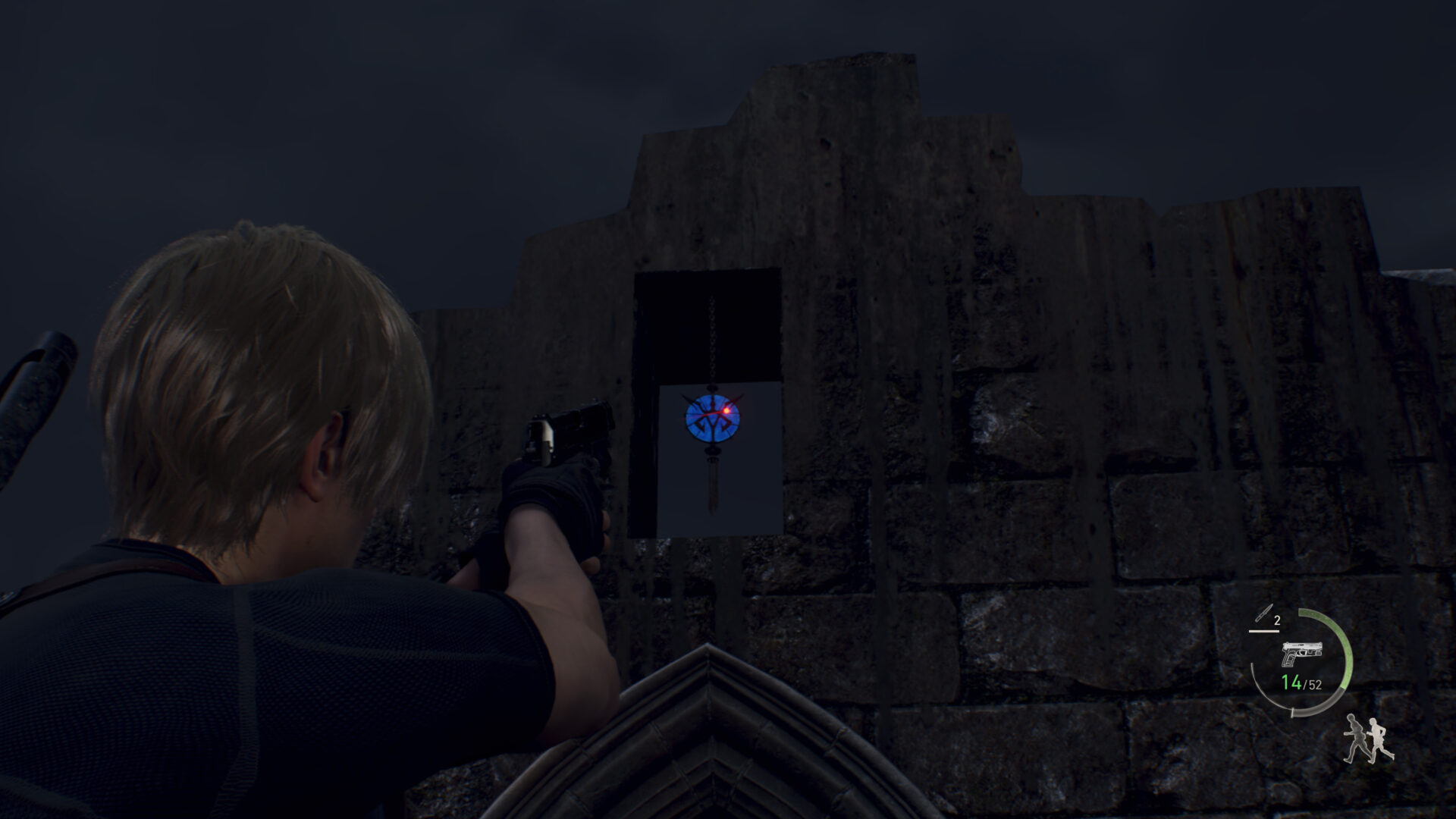The width and height of the screenshot is (1456, 819).
Task: Click the pistol weapon icon in the HUD
Action: 1302,653
